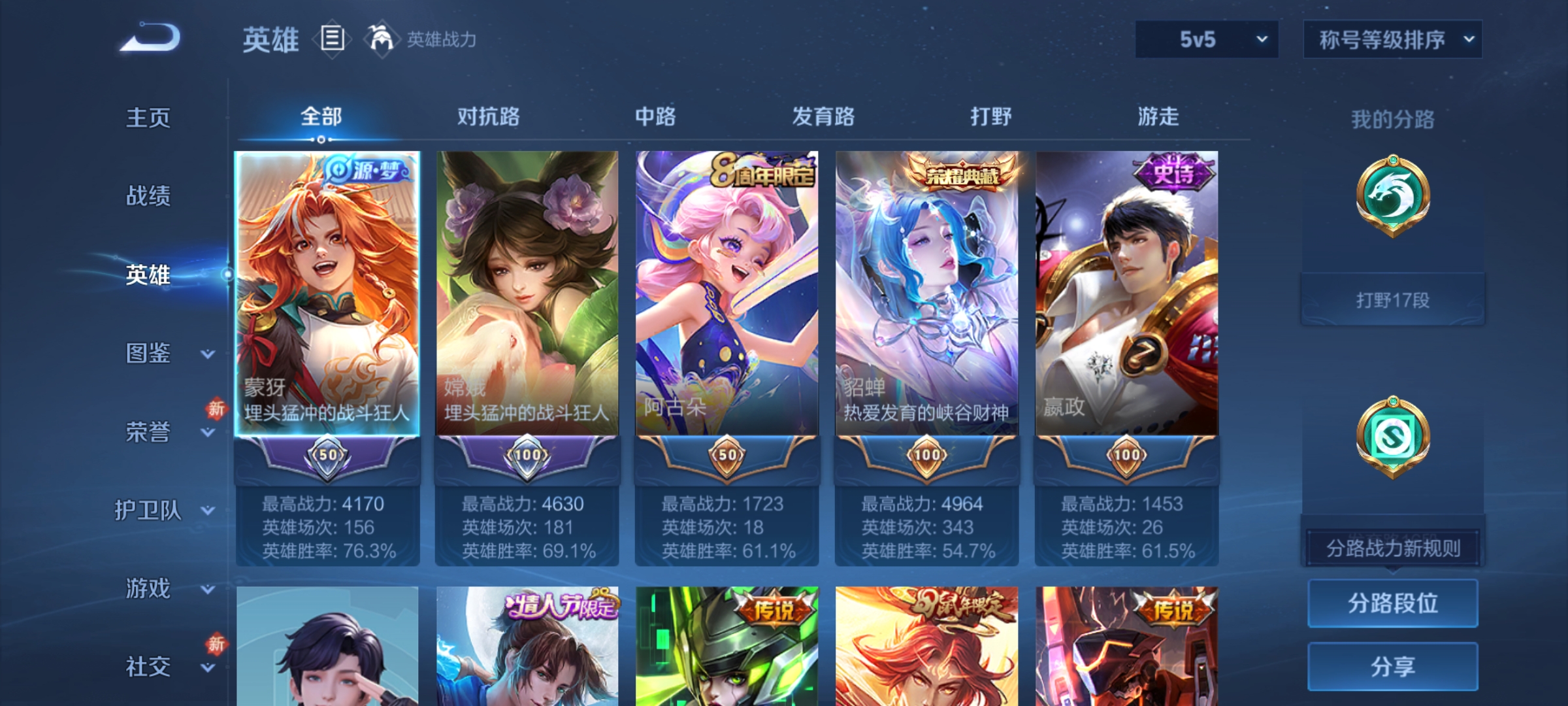Click the 分路段位 button
This screenshot has height=706, width=1568.
(1392, 604)
